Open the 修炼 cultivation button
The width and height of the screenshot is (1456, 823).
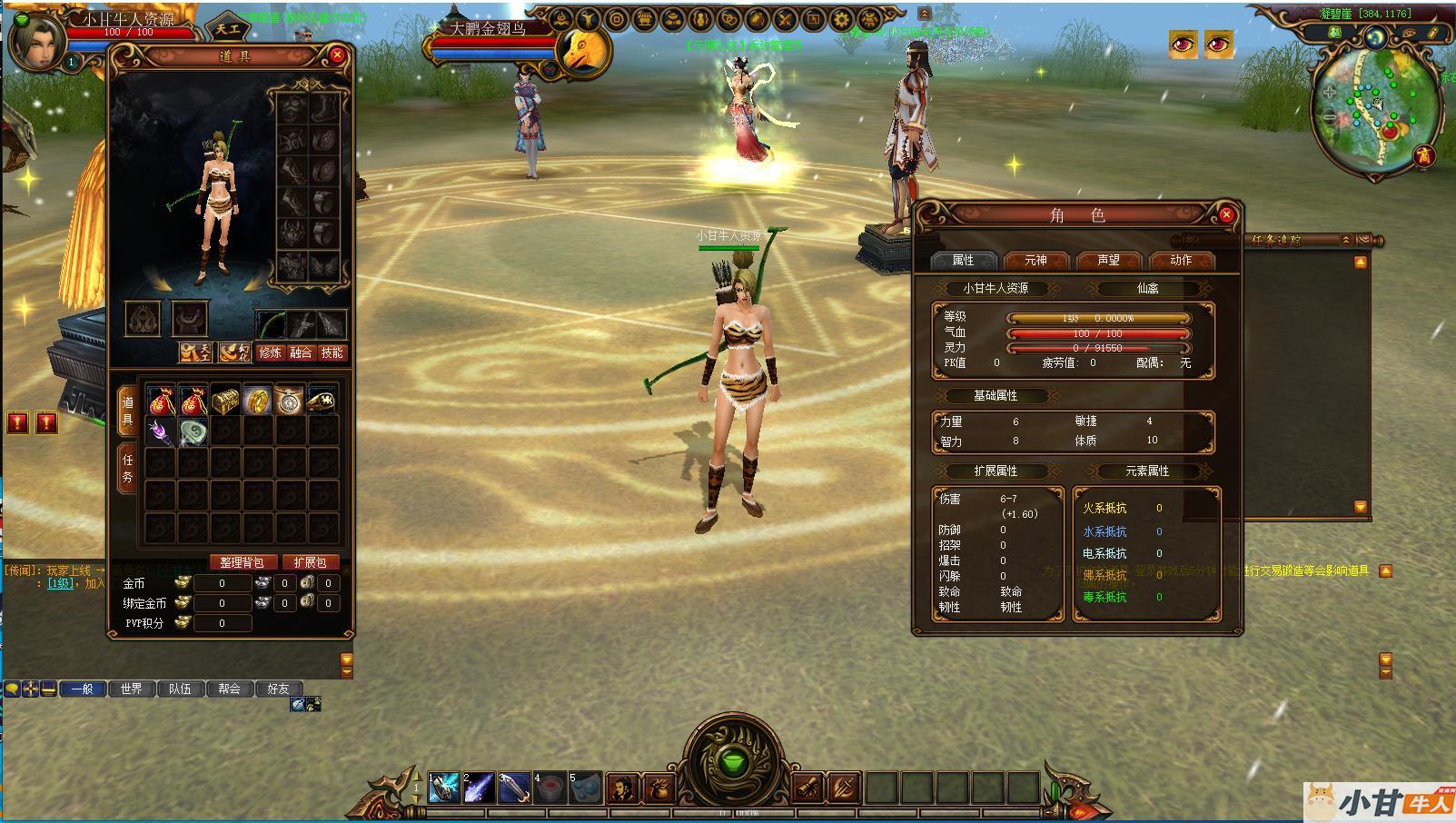click(271, 352)
